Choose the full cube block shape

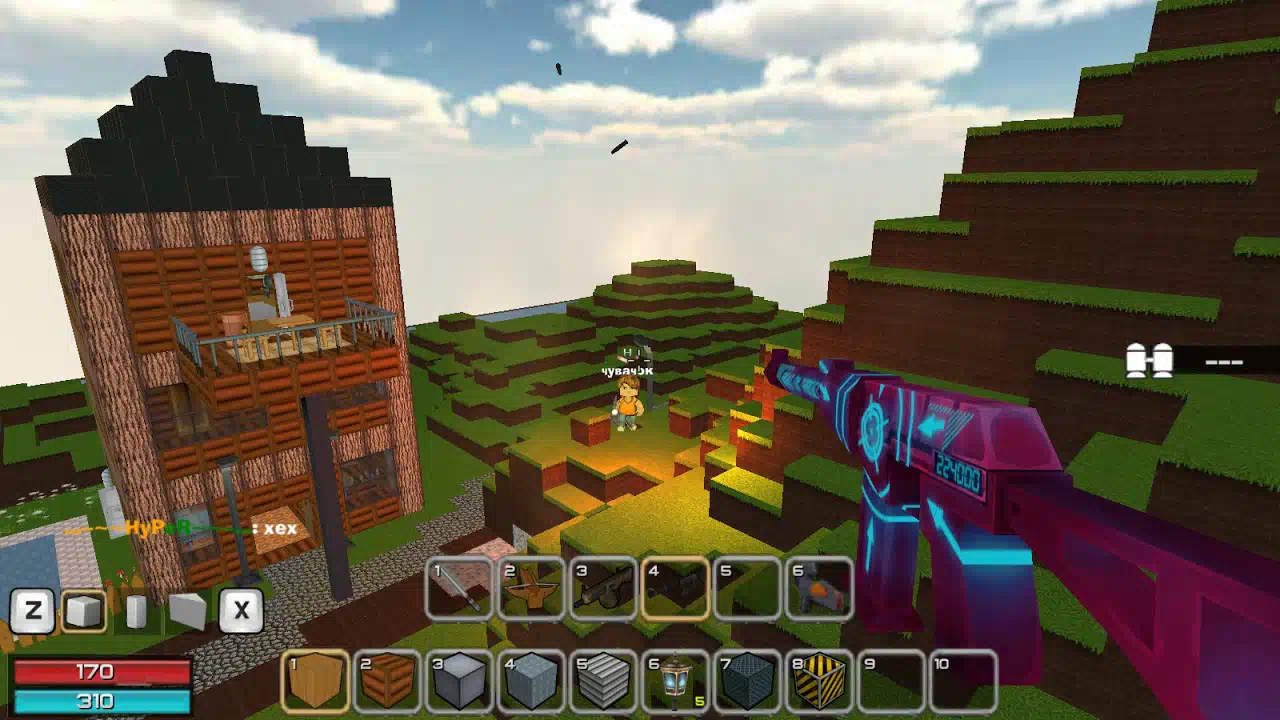pos(84,610)
